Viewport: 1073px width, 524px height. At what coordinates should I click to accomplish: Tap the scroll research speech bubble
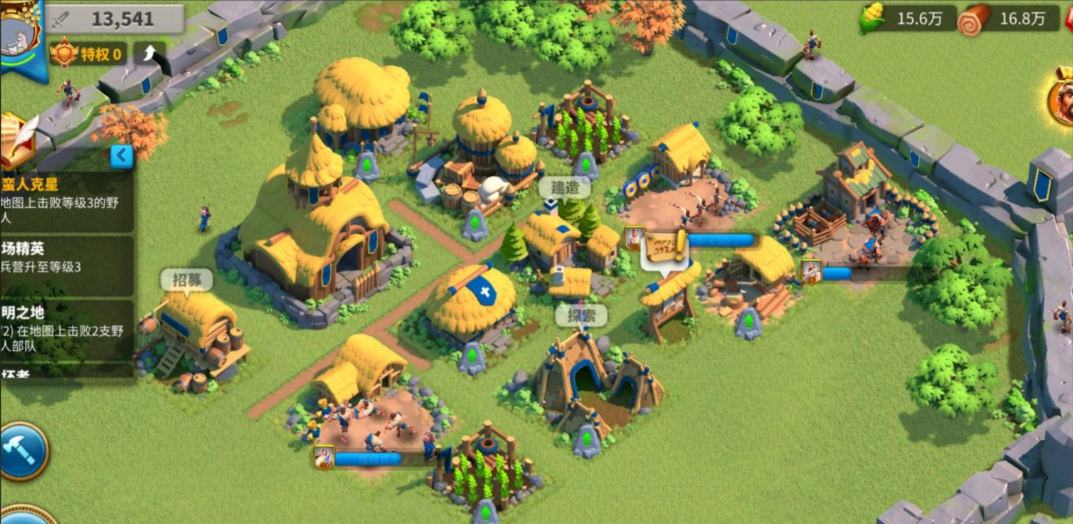[663, 246]
